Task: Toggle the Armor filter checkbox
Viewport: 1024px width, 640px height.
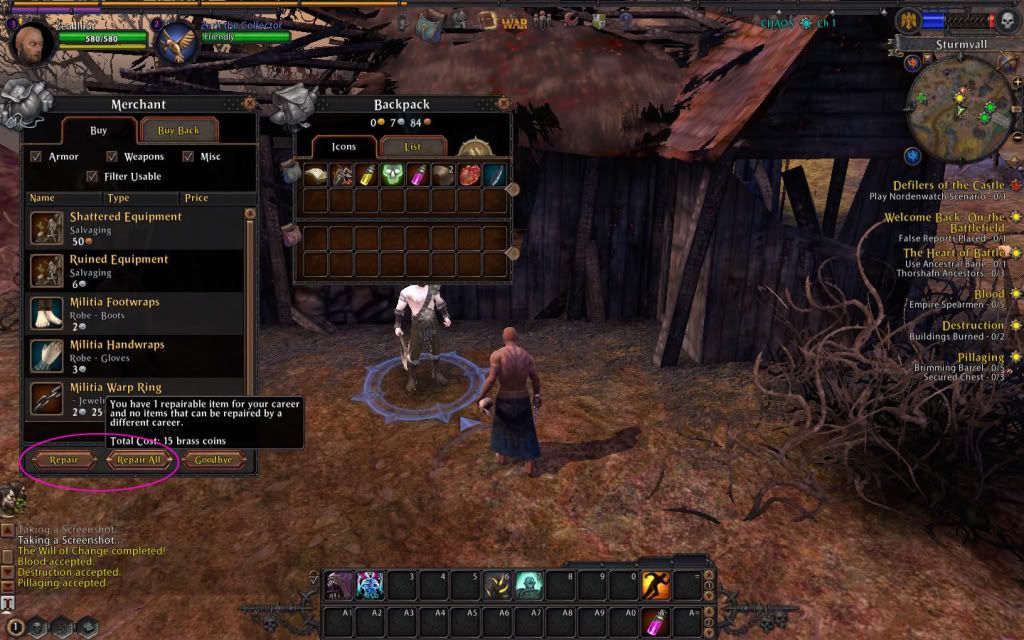Action: [36, 157]
